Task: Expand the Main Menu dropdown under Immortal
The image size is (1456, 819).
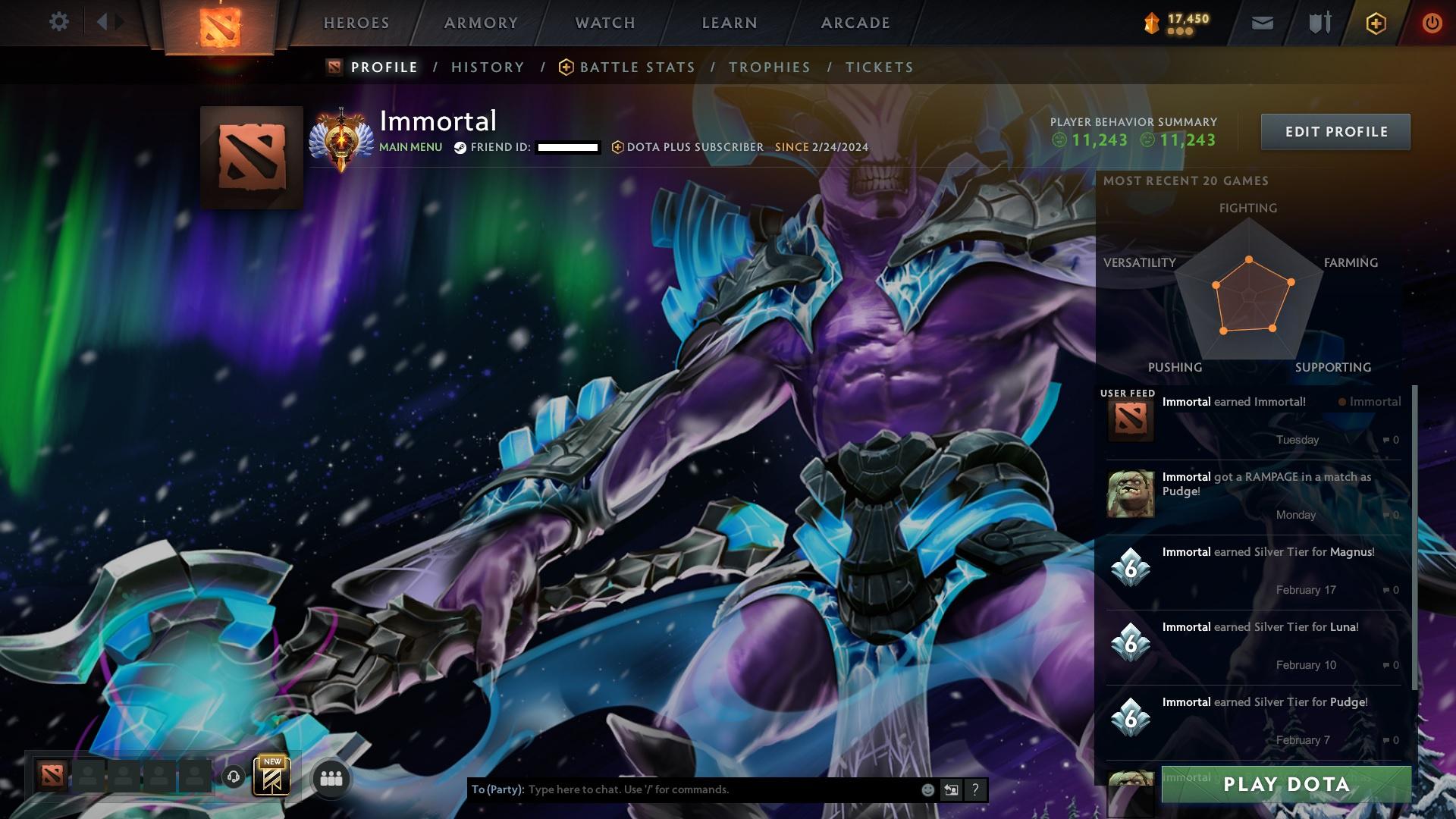Action: click(411, 147)
